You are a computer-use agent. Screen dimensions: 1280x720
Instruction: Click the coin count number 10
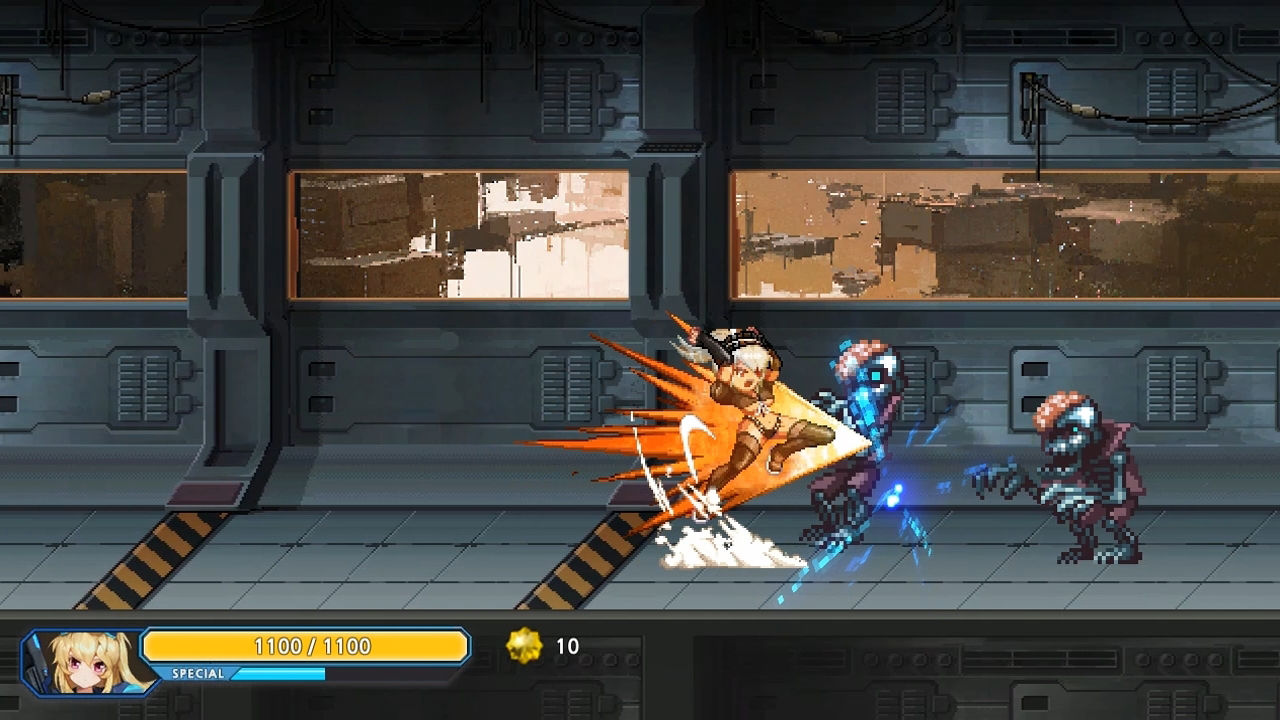tap(567, 646)
